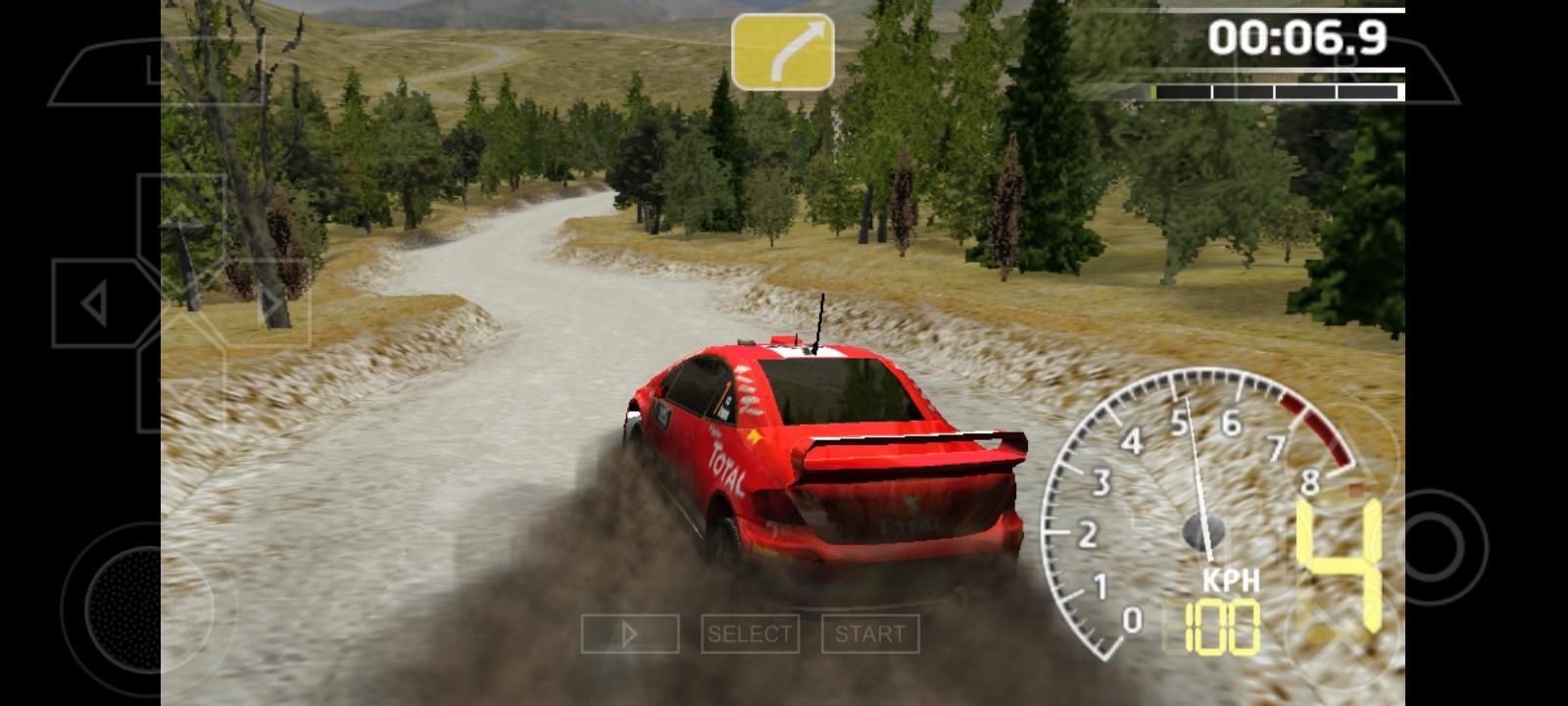Tap the fast-forward arrow control
This screenshot has height=706, width=1568.
tap(630, 634)
